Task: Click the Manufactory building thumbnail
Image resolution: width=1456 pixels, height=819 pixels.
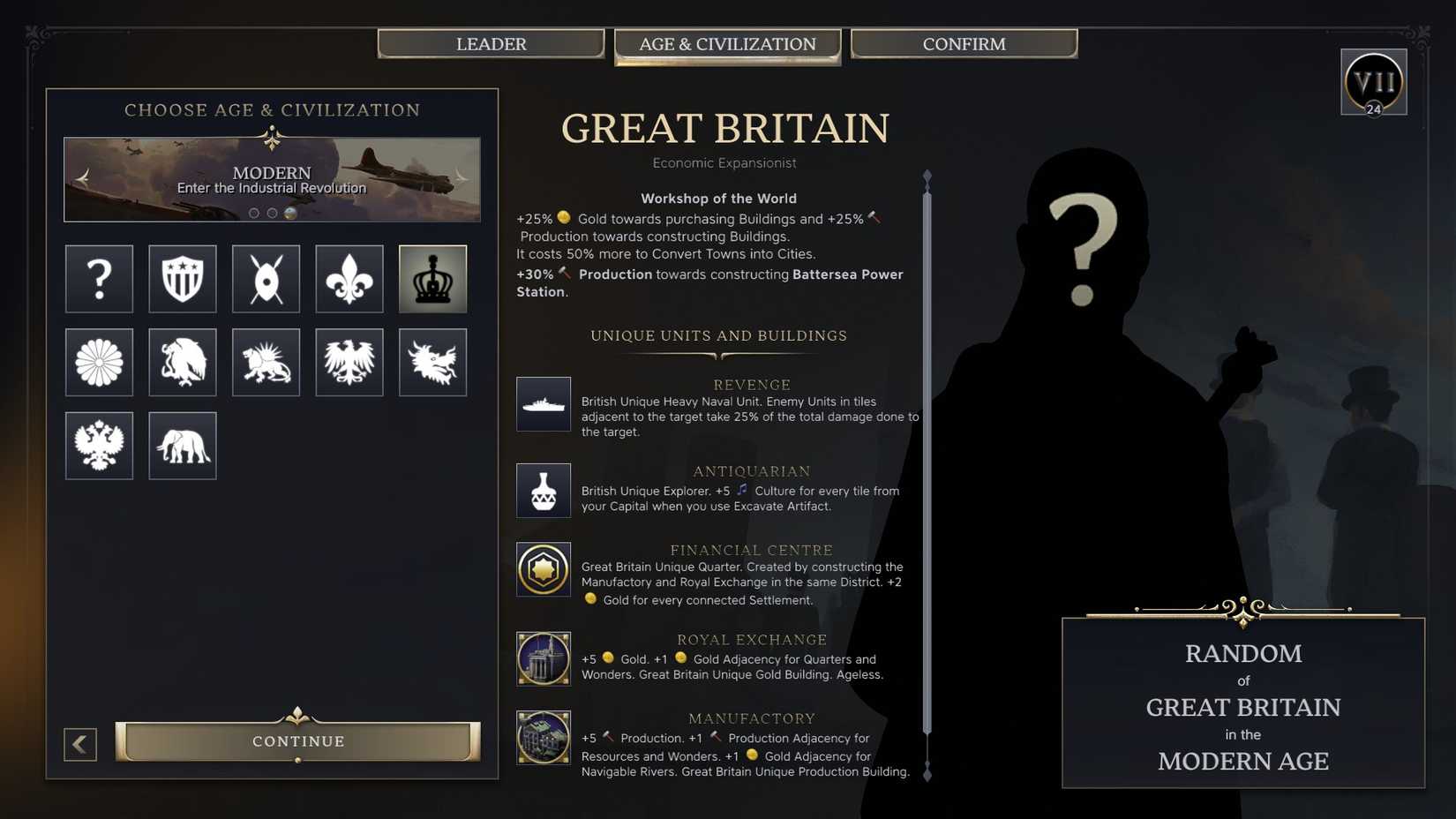Action: 544,738
